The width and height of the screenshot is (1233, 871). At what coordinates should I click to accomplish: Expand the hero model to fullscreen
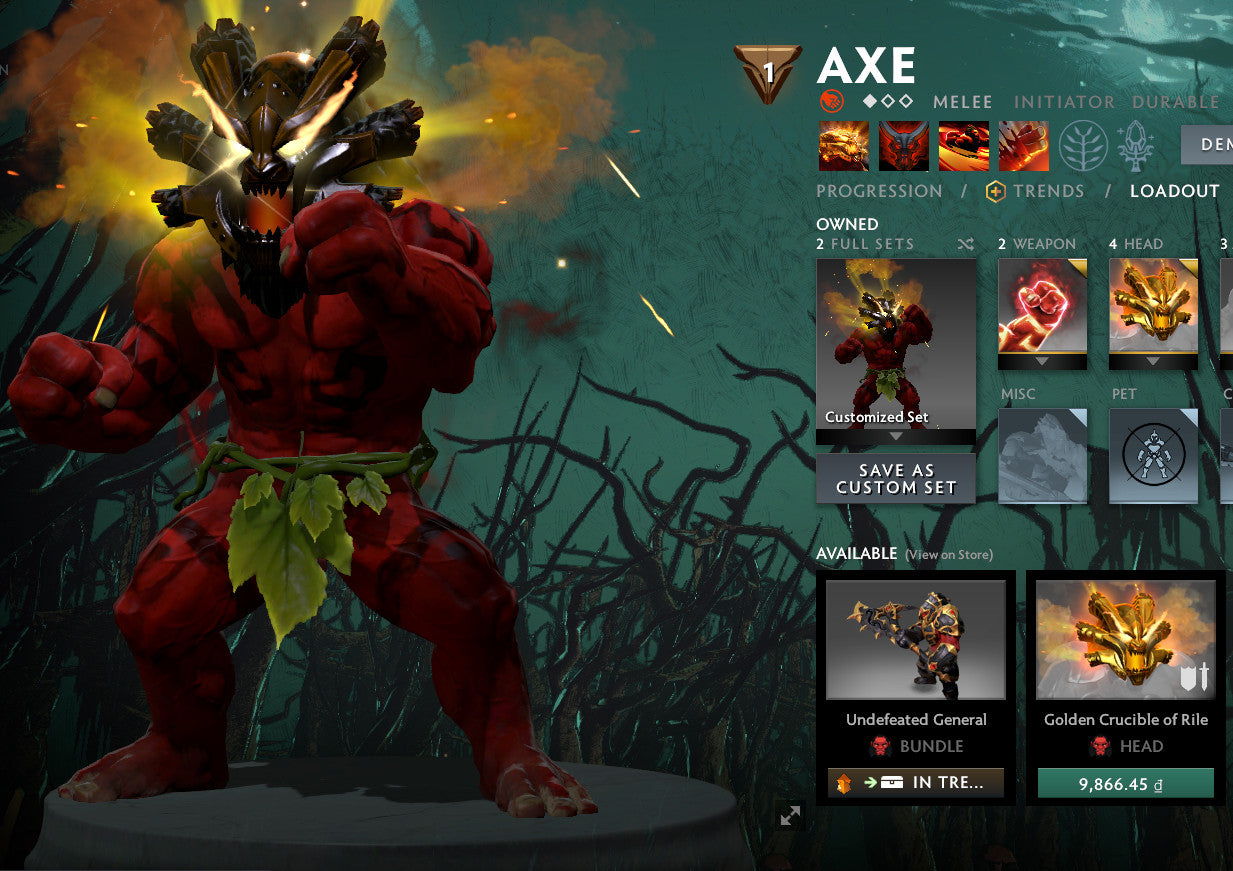point(790,815)
